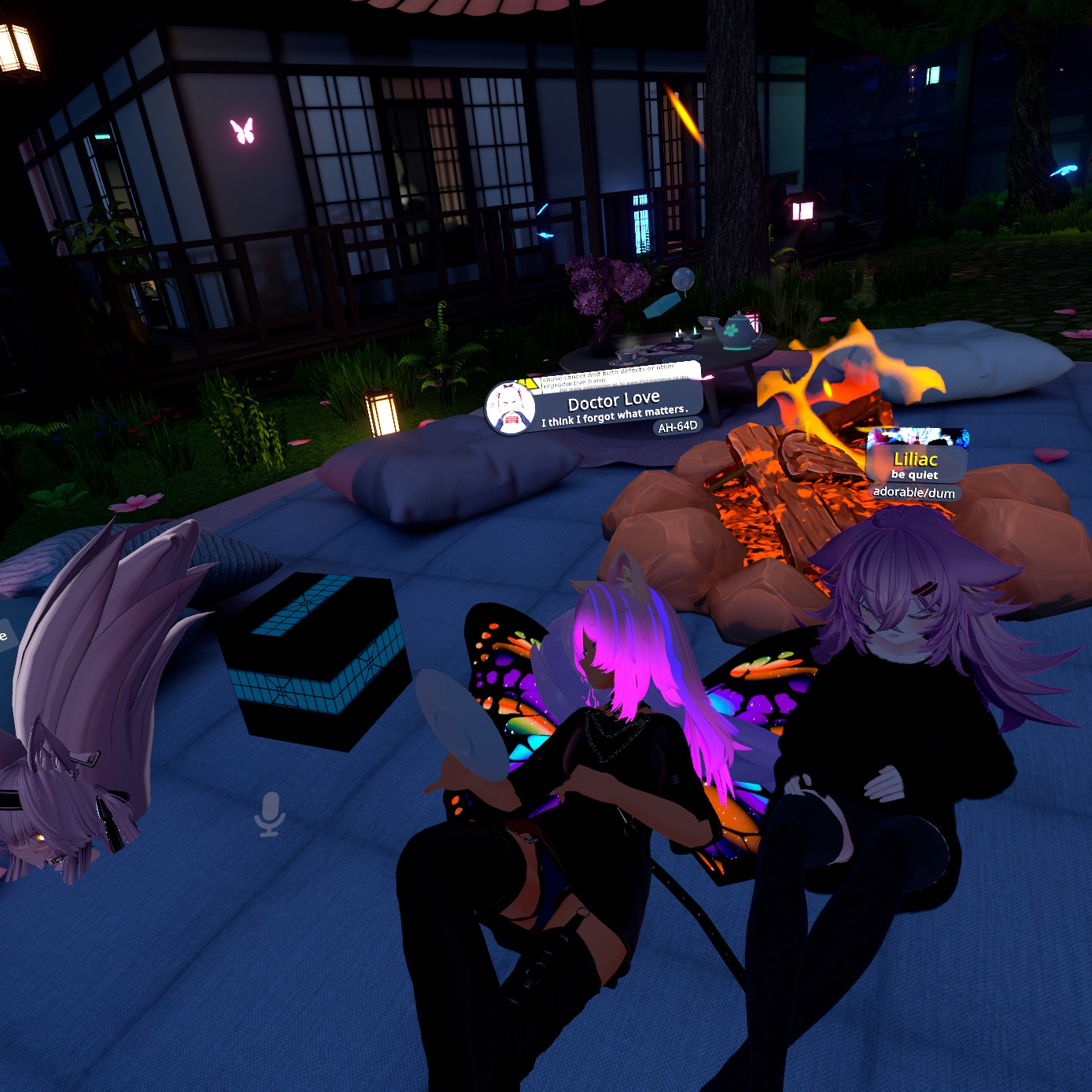
Task: Click Doctor Love's round profile icon
Action: [x=511, y=409]
